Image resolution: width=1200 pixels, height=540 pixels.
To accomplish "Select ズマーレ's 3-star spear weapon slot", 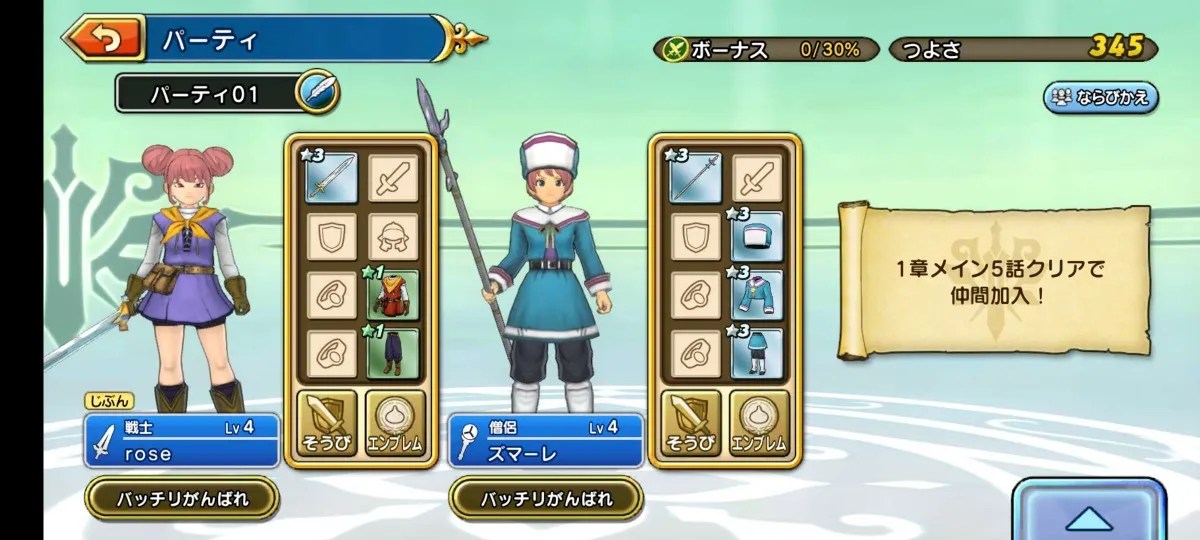I will click(696, 177).
